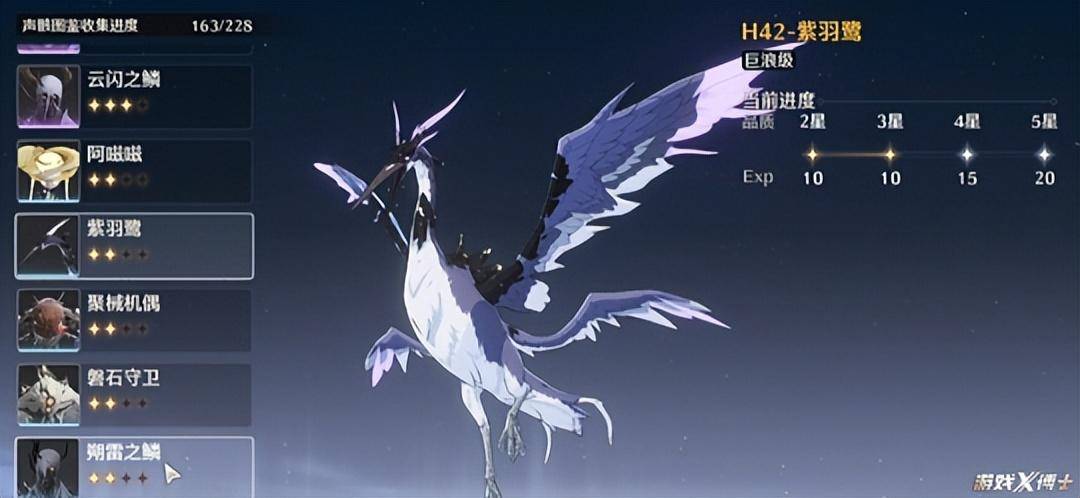Select 磐石守卫 in the gallery list
This screenshot has width=1080, height=498.
tap(134, 393)
